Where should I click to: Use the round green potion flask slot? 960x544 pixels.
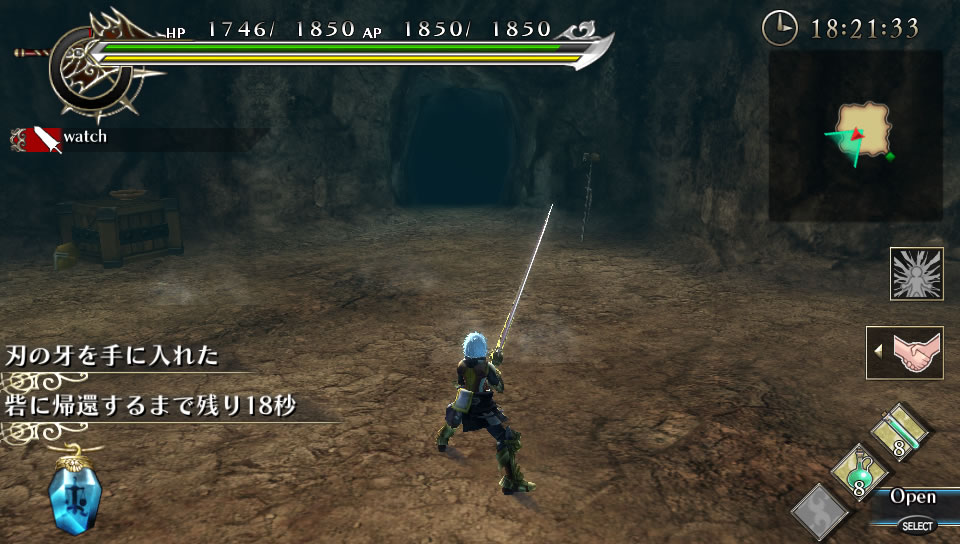pos(859,473)
